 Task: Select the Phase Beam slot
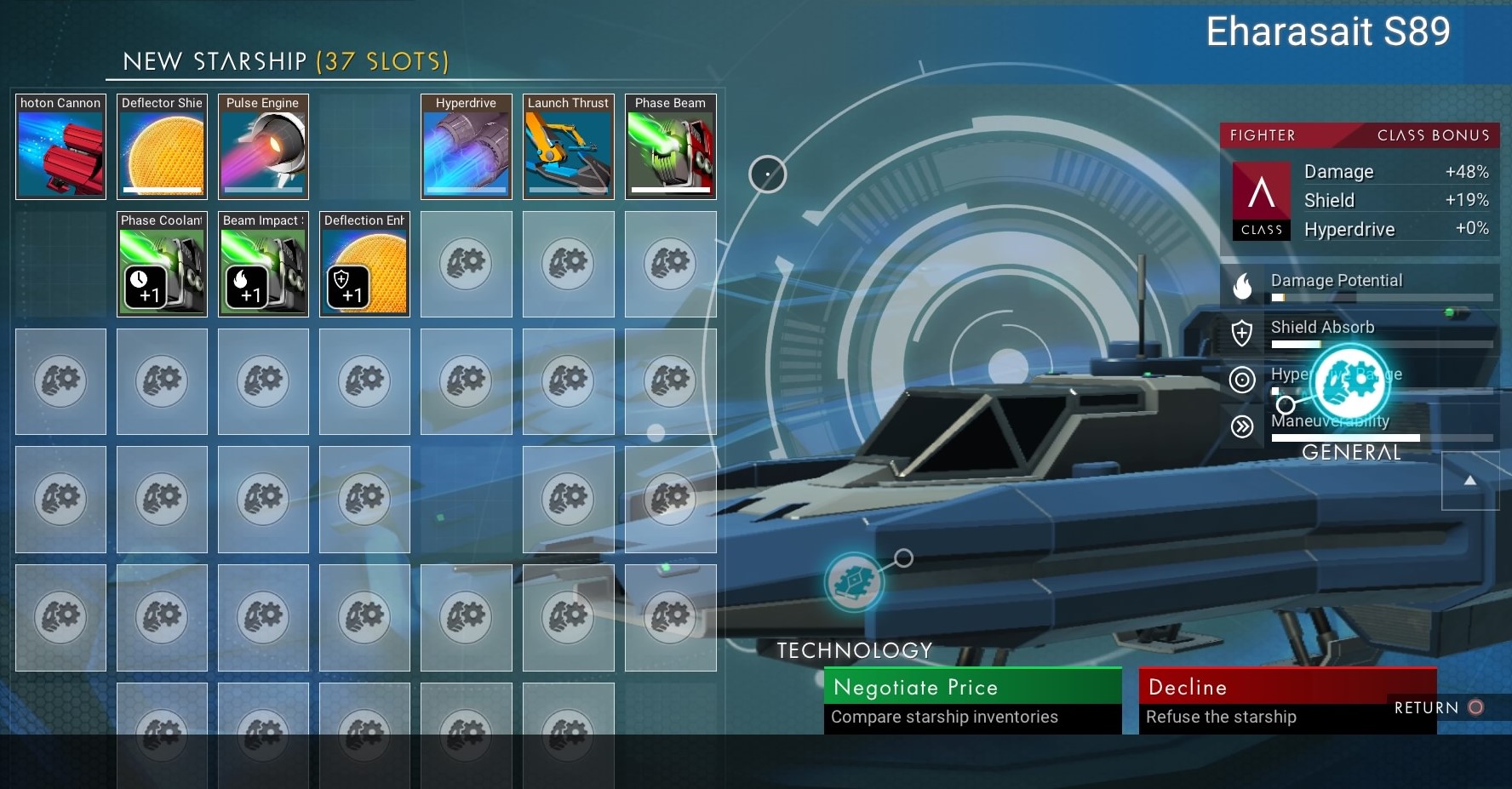click(670, 146)
